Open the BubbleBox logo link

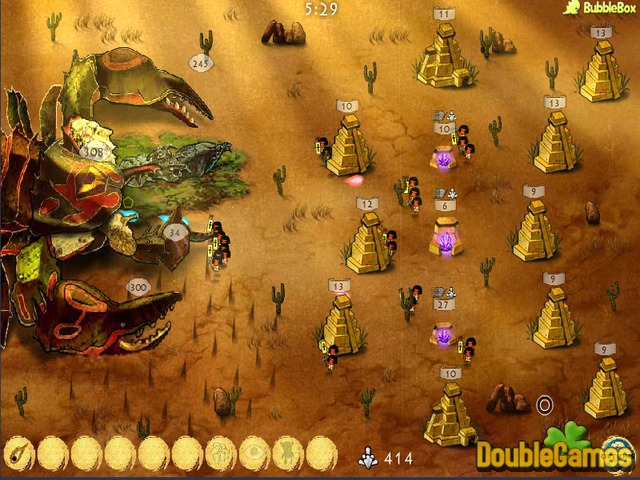pyautogui.click(x=600, y=8)
